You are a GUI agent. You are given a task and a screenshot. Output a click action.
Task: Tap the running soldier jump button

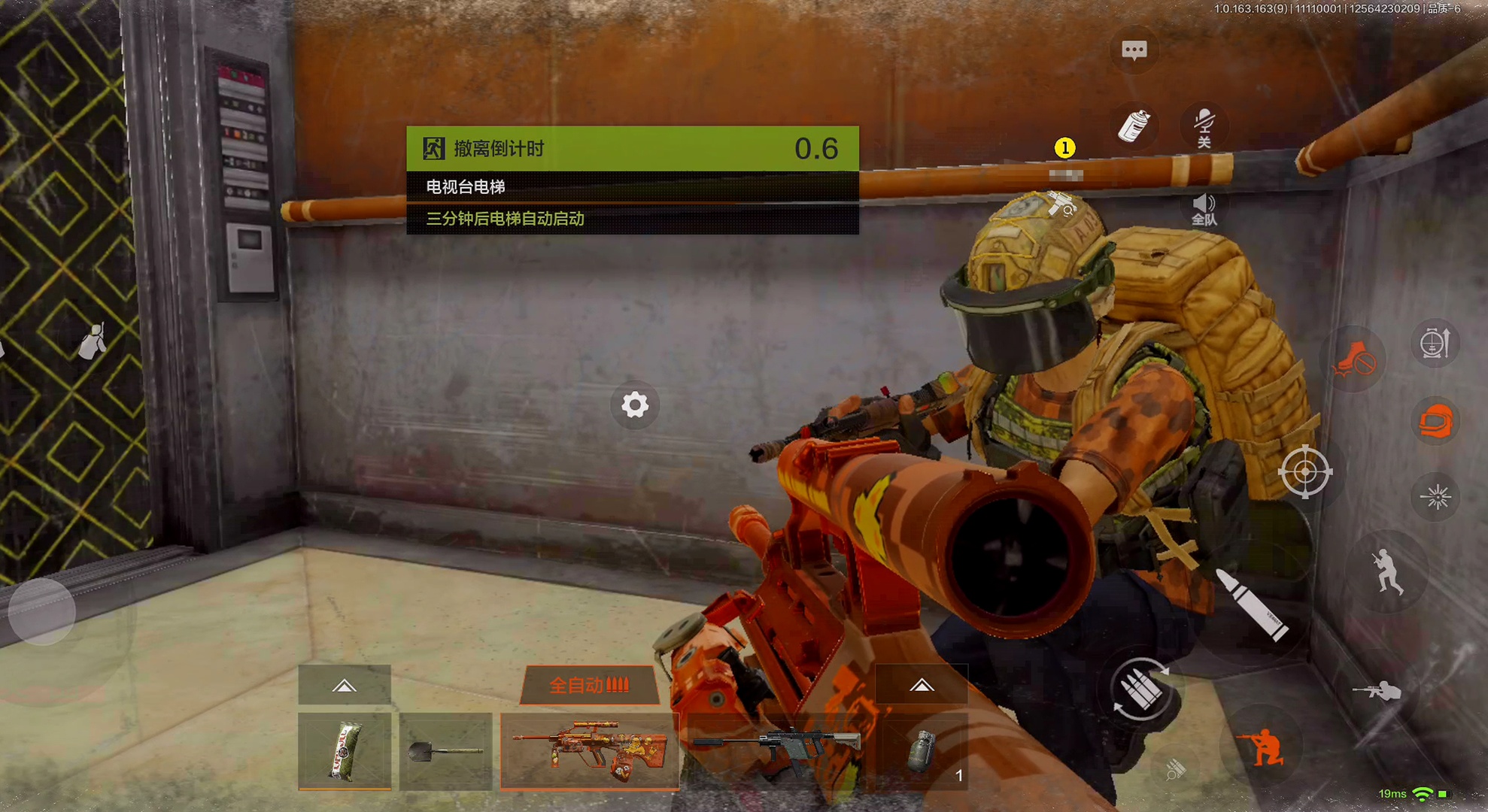click(x=1387, y=573)
